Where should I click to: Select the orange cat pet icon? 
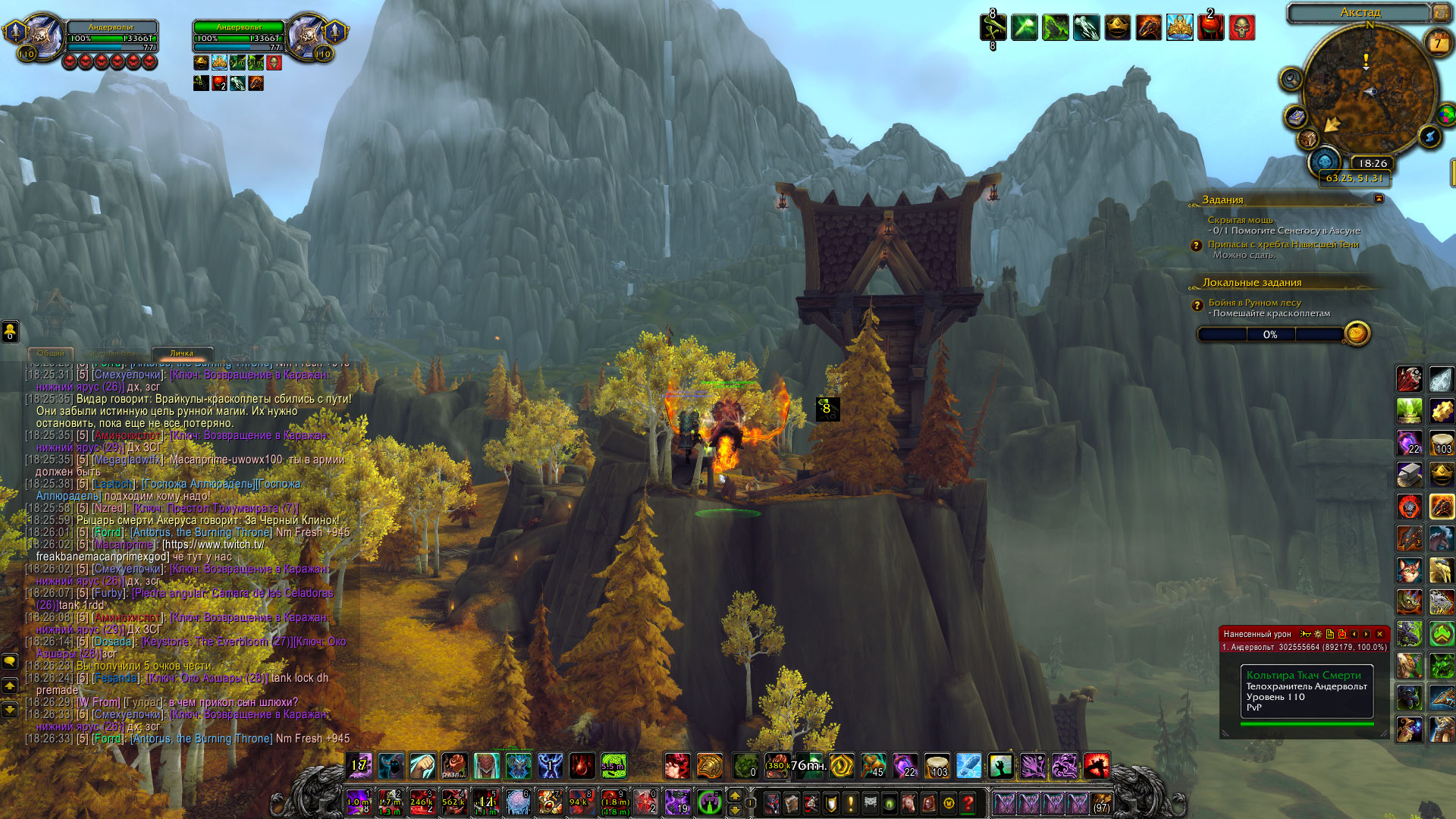(1409, 570)
